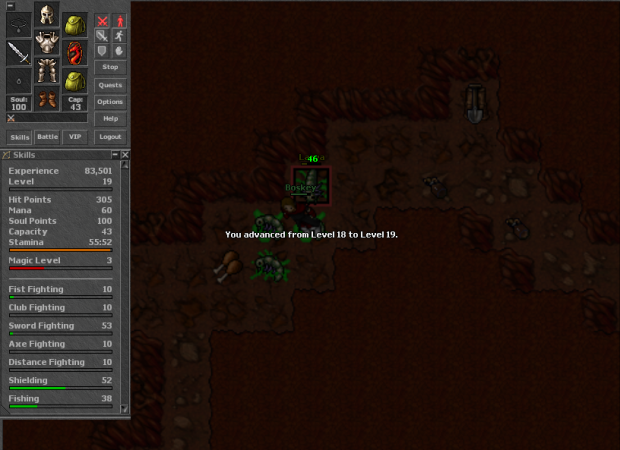Toggle the Skills window button
Viewport: 620px width, 450px height.
[19, 137]
